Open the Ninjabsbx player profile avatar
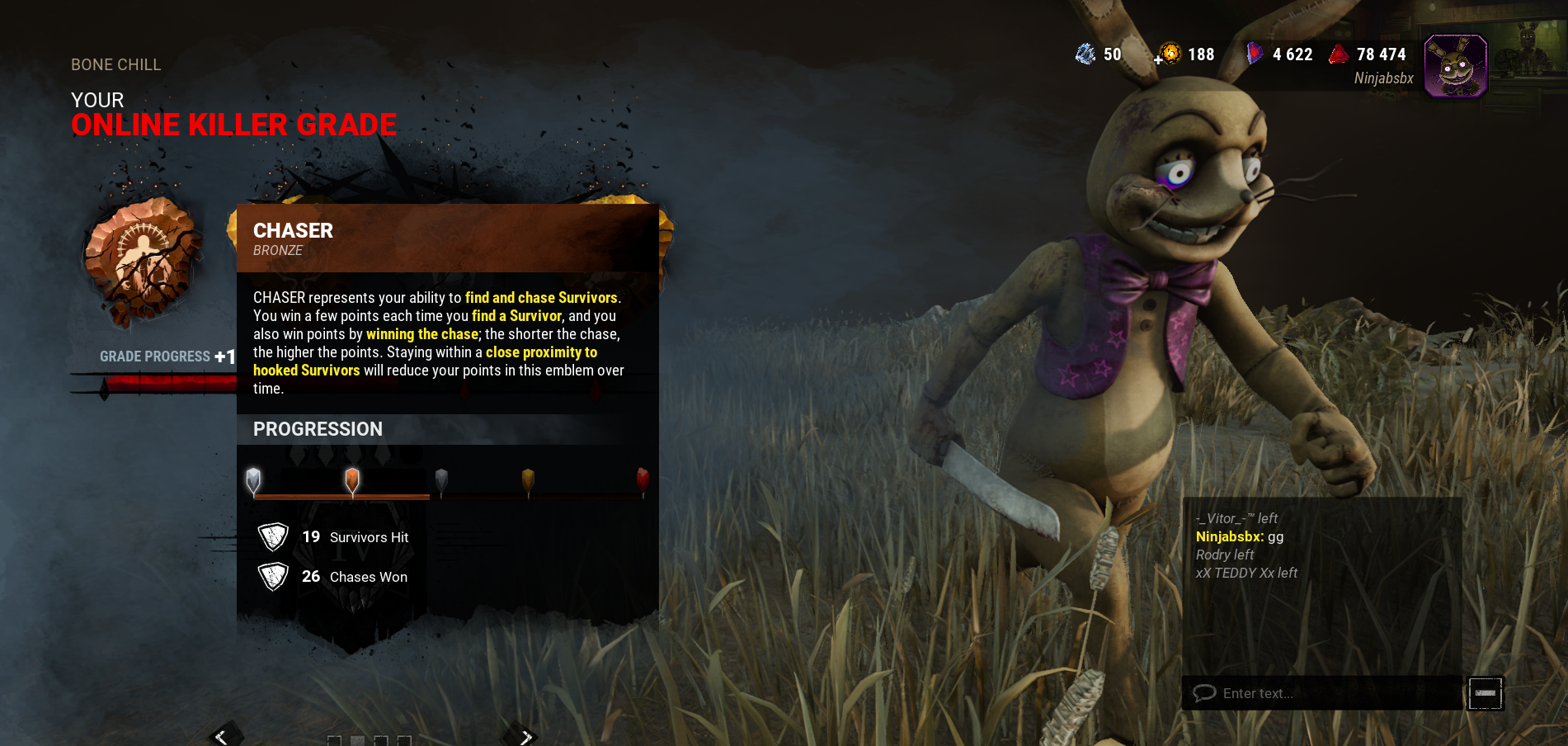Viewport: 1568px width, 746px height. (1456, 66)
